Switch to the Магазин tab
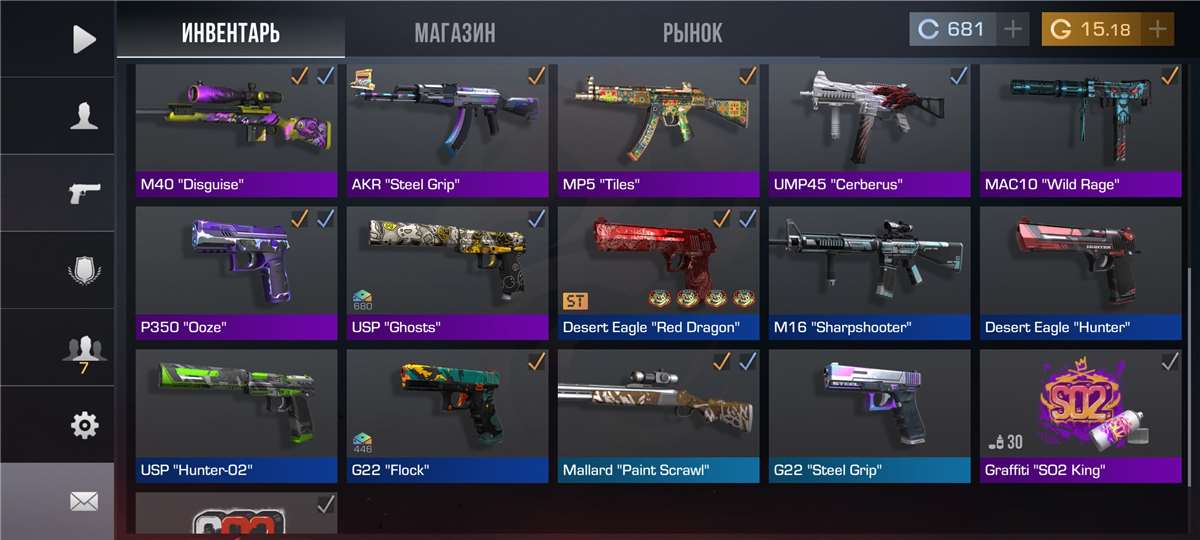The height and width of the screenshot is (540, 1200). coord(454,32)
